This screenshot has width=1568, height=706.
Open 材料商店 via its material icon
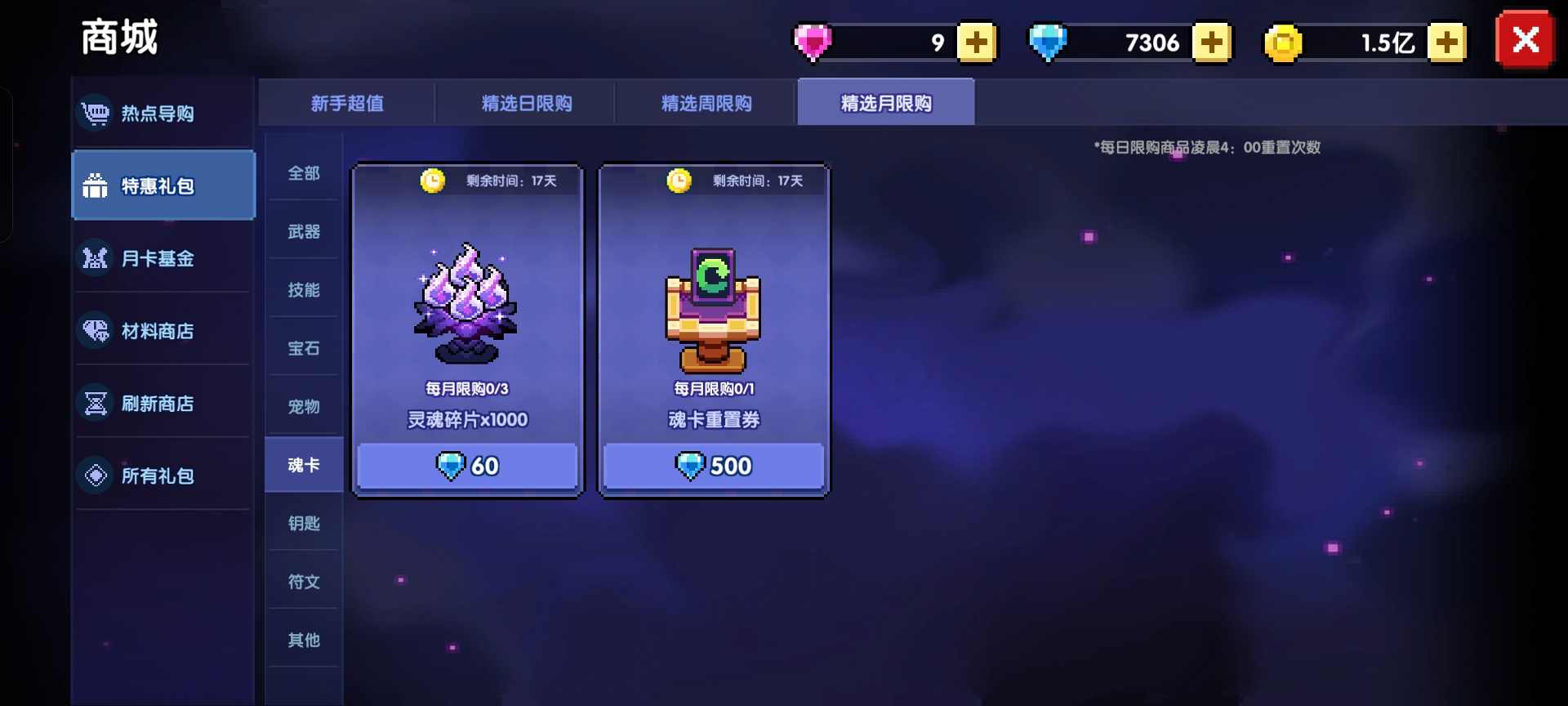click(96, 330)
